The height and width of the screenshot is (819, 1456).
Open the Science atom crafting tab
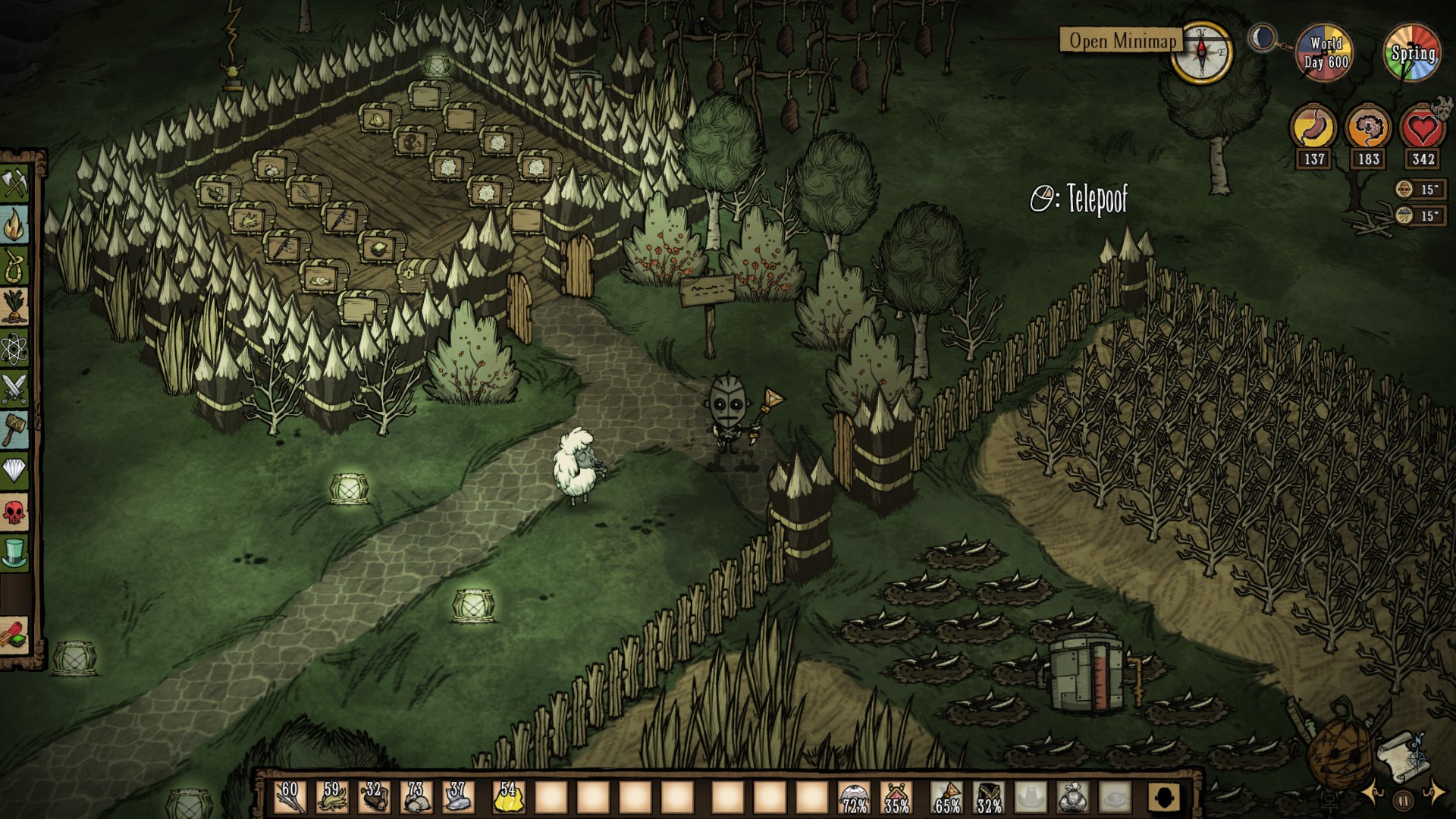(x=14, y=348)
